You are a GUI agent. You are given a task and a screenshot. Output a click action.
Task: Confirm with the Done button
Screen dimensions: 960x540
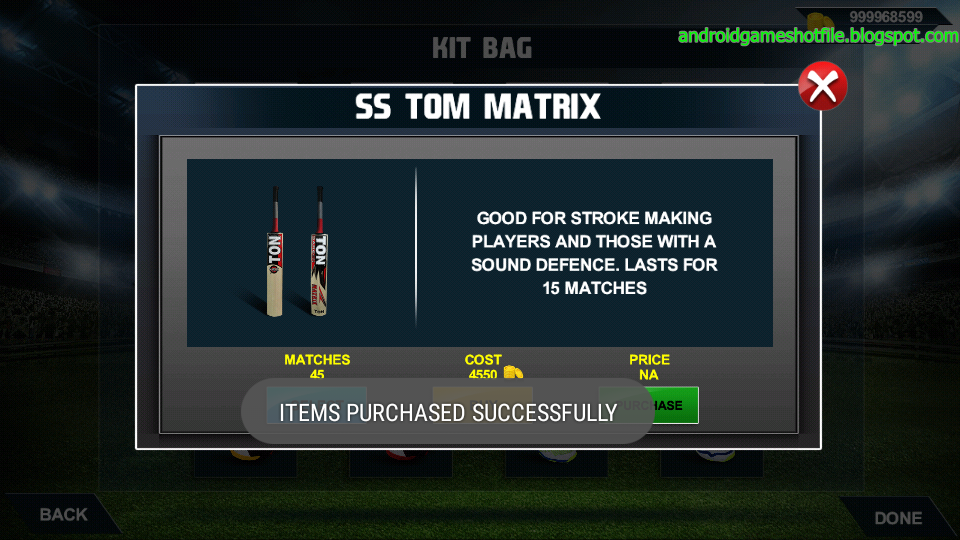click(897, 517)
